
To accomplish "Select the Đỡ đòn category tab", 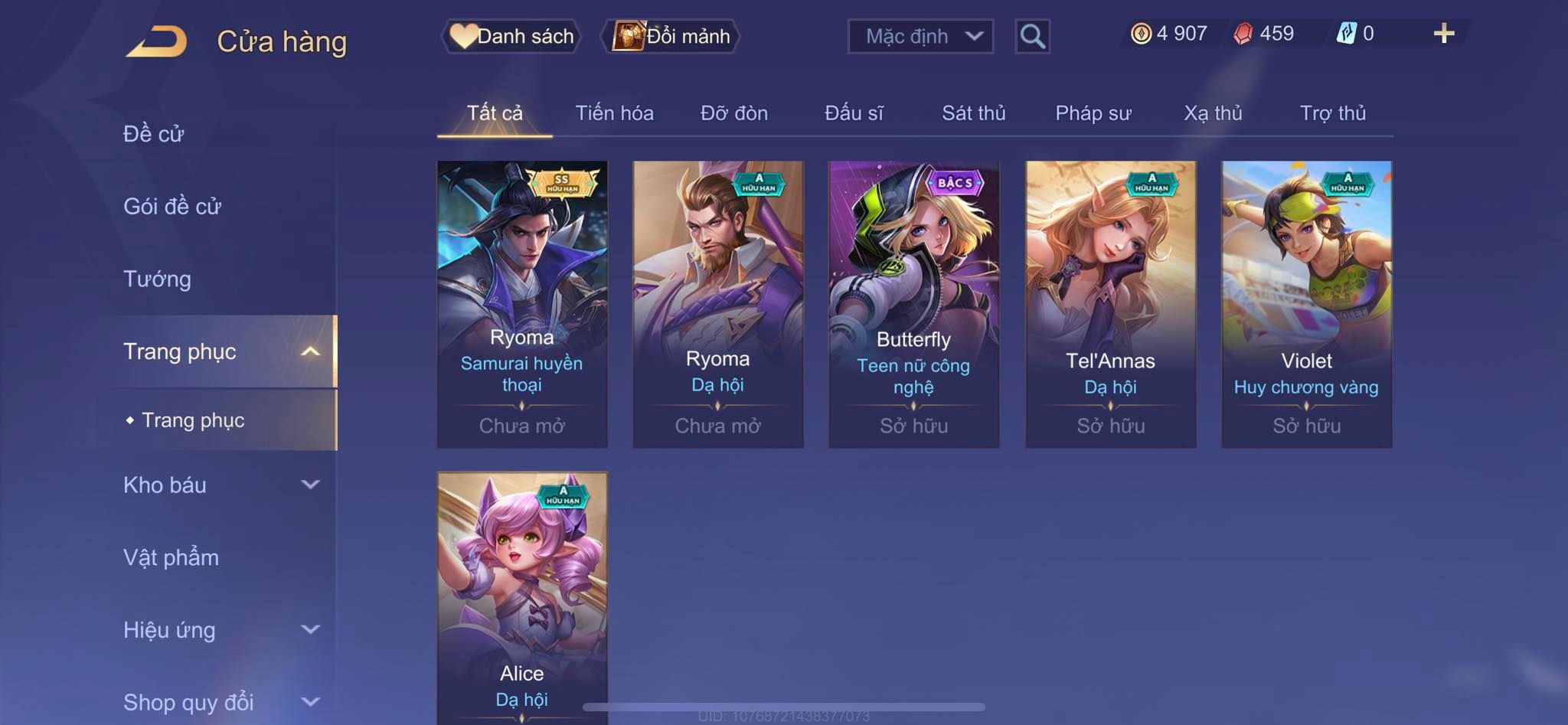I will click(x=733, y=113).
